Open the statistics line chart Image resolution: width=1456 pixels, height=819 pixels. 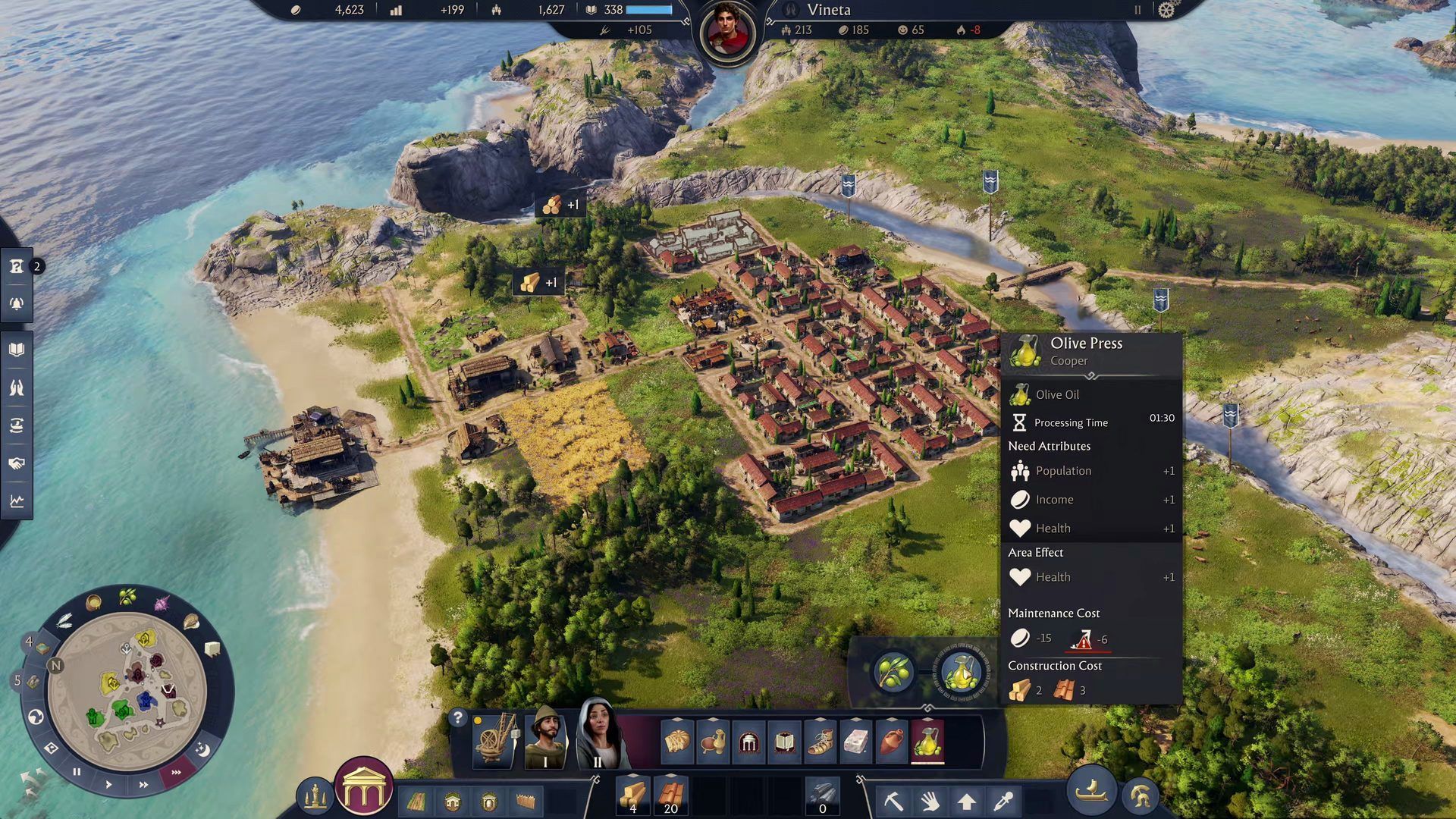click(x=17, y=501)
